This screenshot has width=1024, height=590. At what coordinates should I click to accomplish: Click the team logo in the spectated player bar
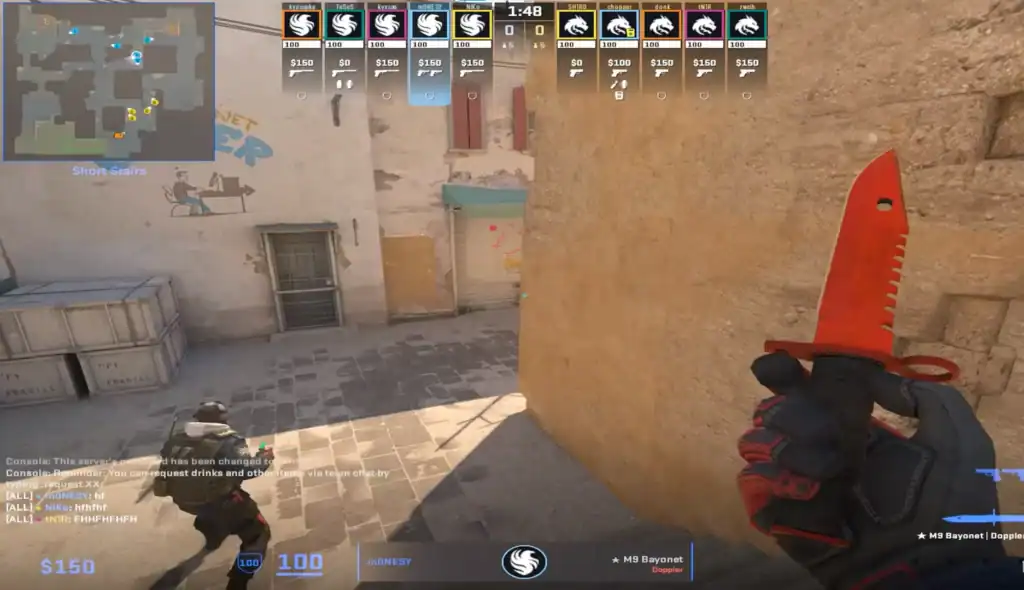(524, 562)
